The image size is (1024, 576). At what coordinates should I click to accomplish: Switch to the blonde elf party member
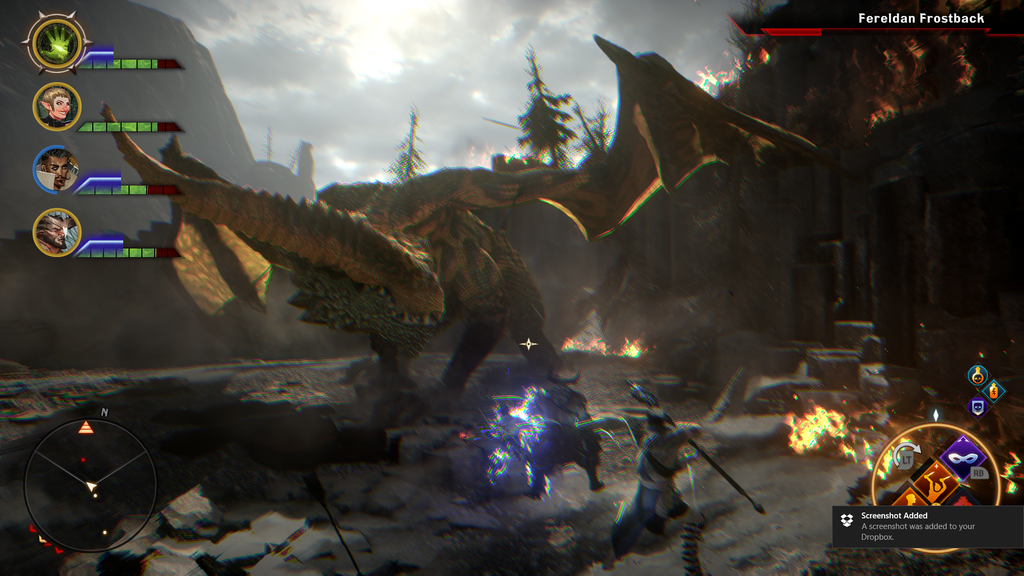(x=56, y=106)
